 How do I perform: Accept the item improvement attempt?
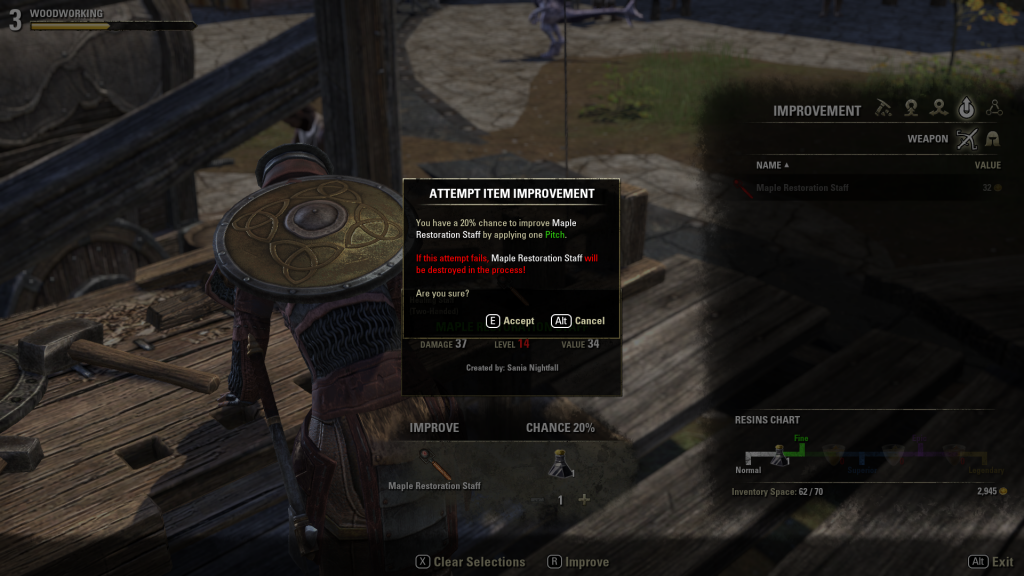(x=510, y=321)
